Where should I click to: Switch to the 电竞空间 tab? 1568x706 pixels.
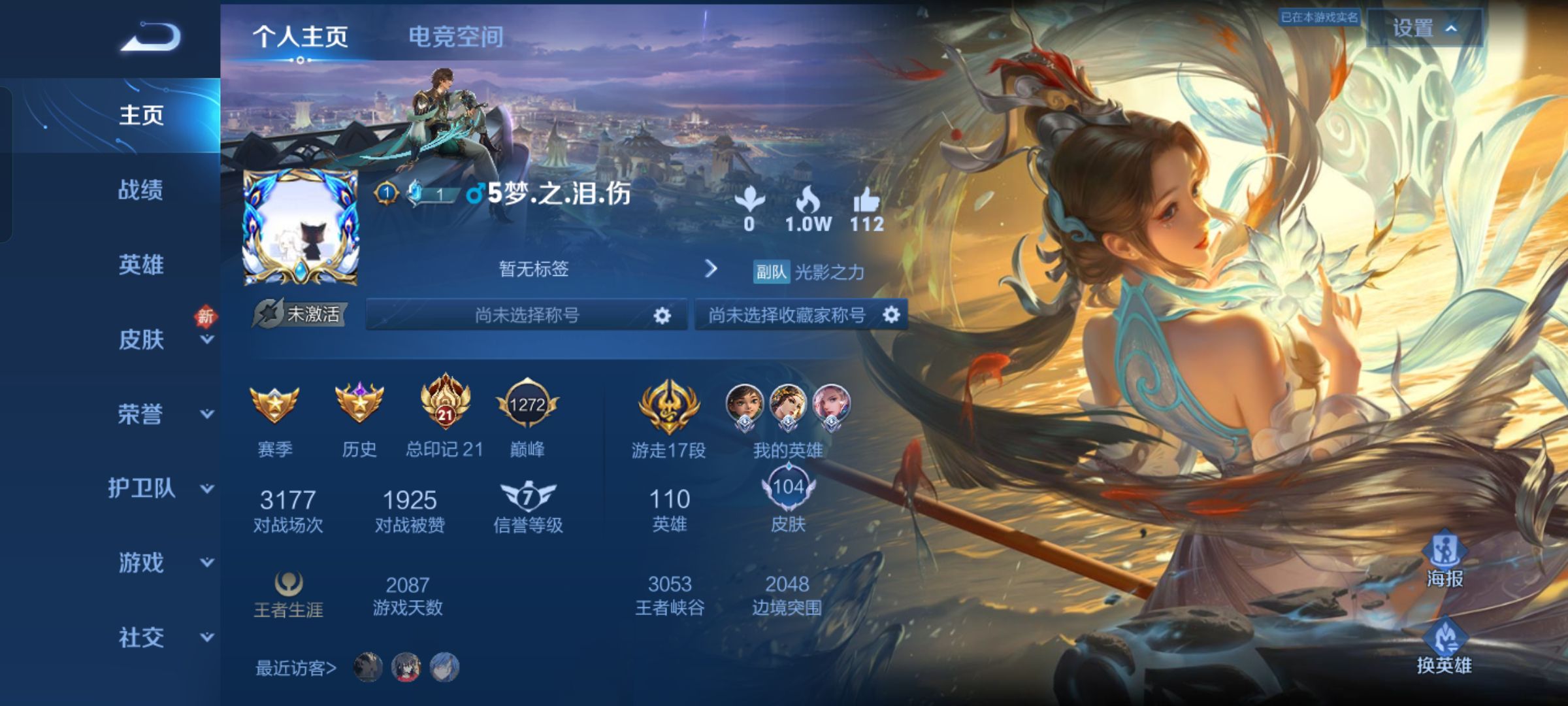[x=455, y=37]
